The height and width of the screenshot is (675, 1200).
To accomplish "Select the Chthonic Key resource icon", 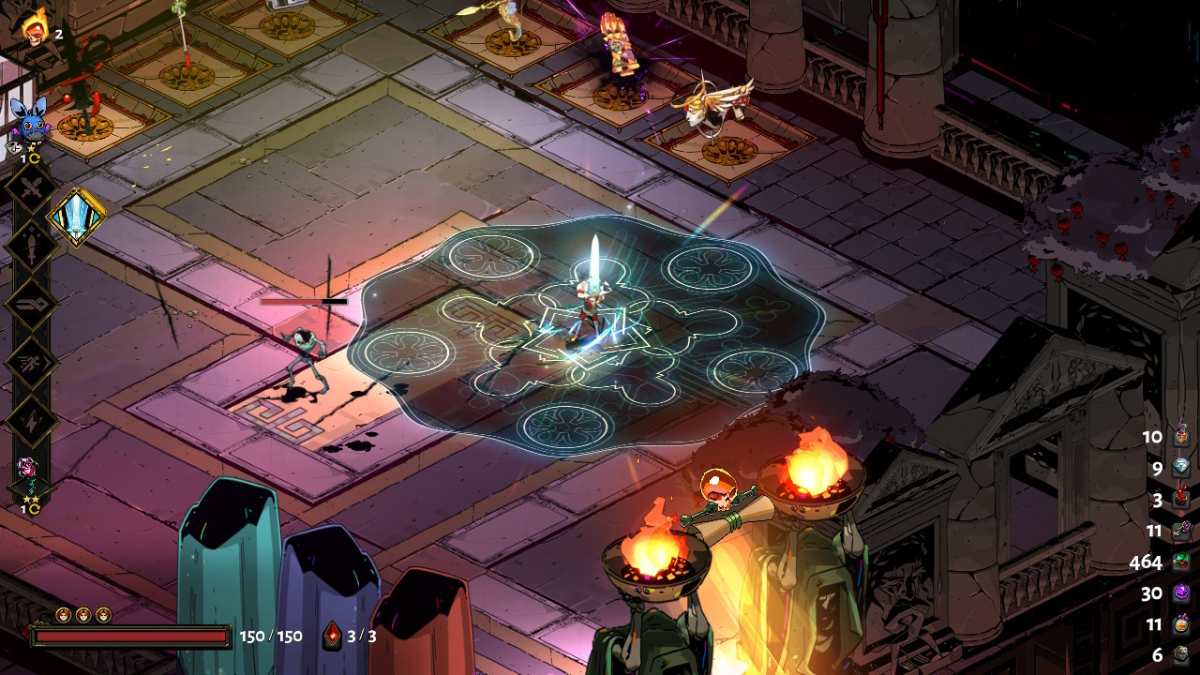I will pos(1182,530).
